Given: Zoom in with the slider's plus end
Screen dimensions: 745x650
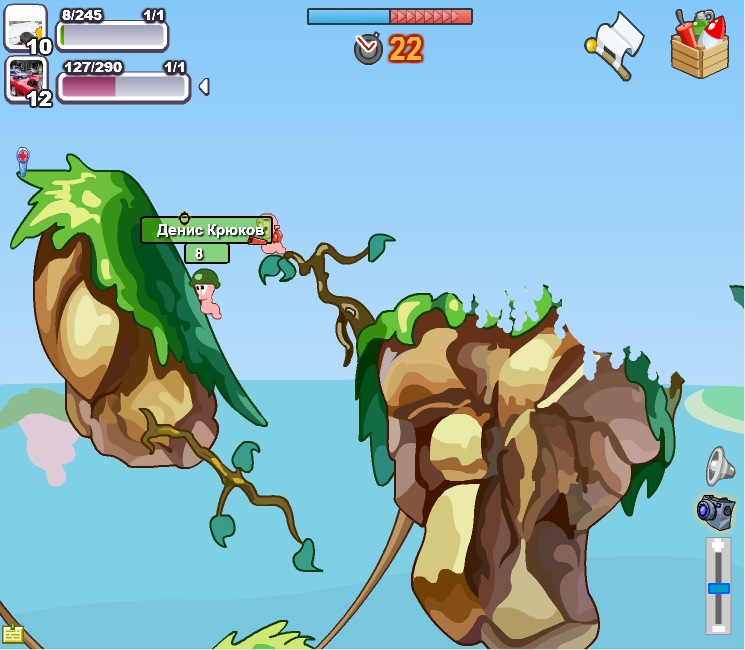Looking at the screenshot, I should pos(718,546).
